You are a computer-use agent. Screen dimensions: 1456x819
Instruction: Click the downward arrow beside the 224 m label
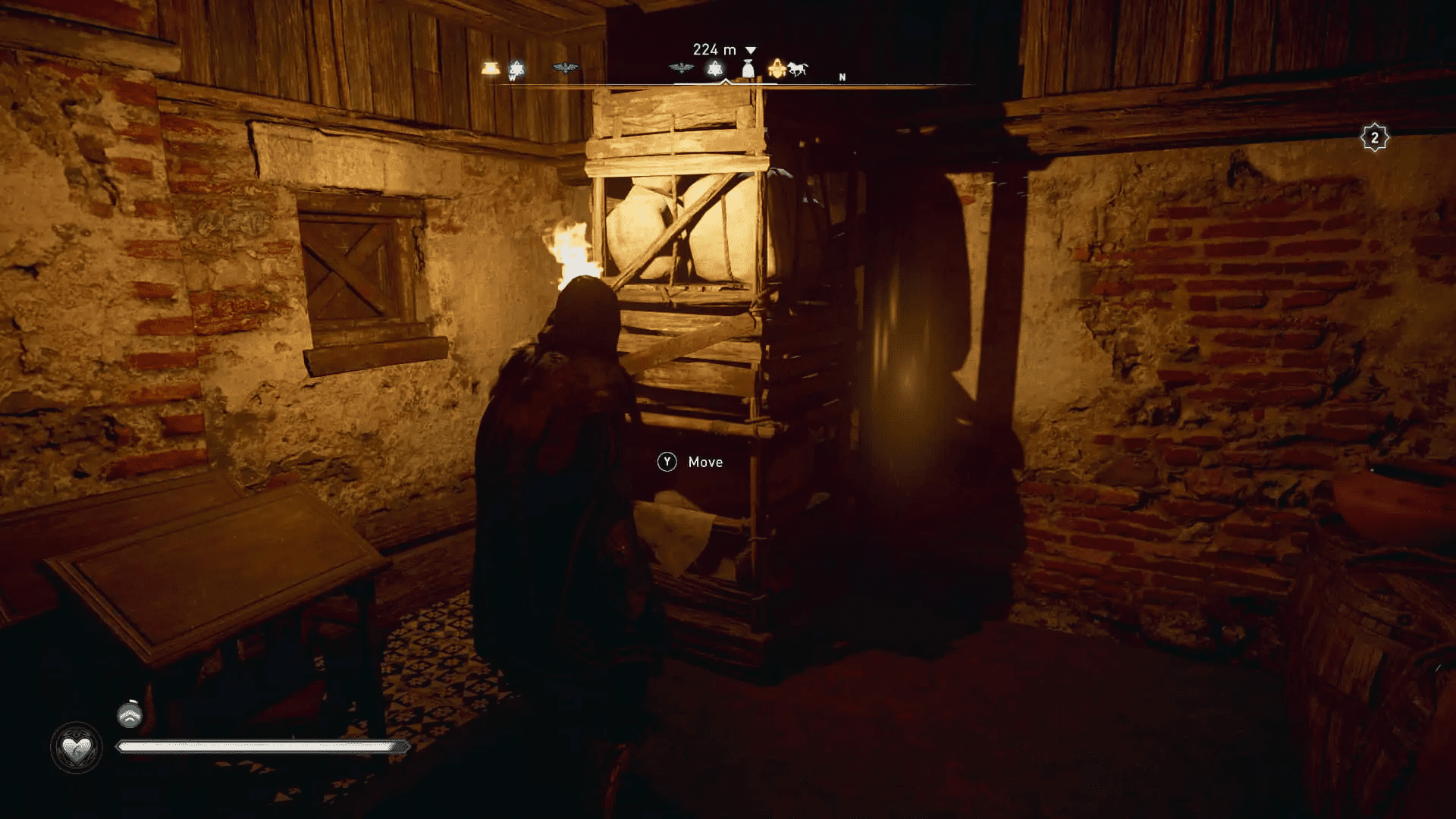[x=751, y=49]
